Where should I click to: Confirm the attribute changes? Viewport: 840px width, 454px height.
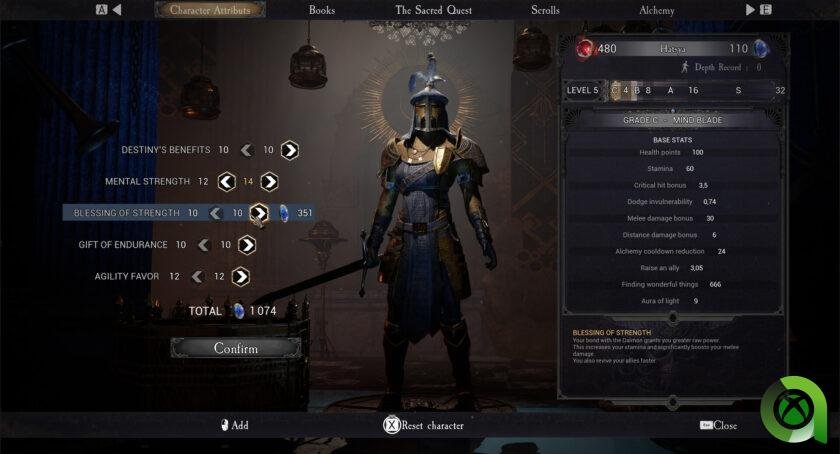point(236,348)
